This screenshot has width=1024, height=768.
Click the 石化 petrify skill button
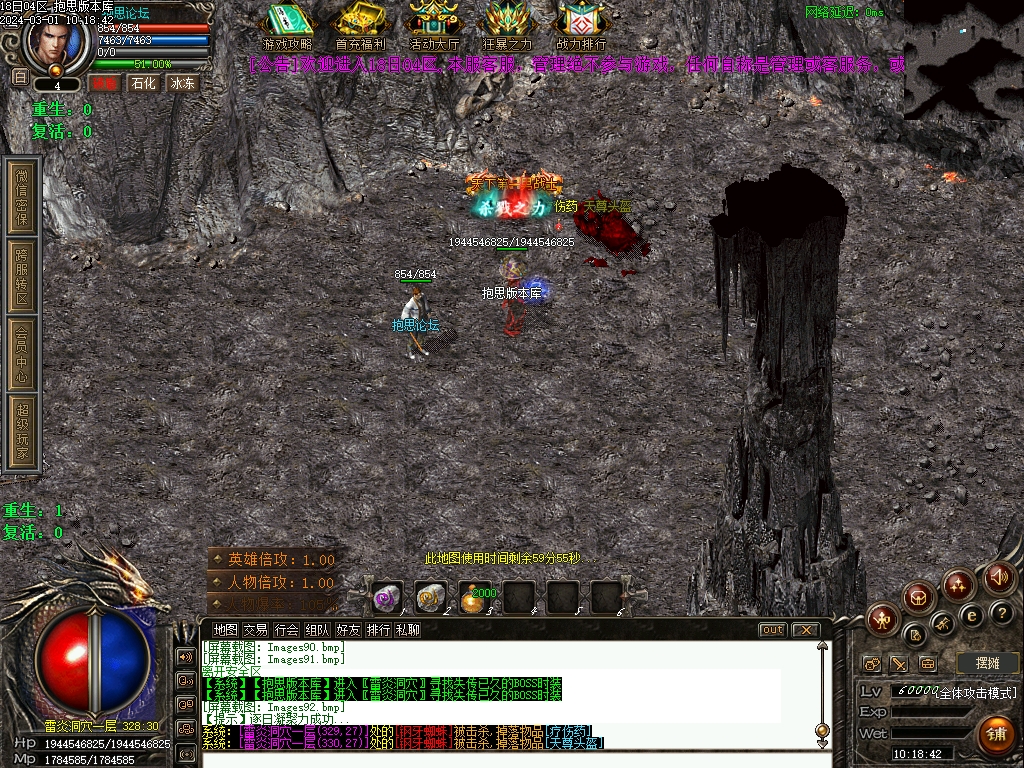tap(144, 83)
